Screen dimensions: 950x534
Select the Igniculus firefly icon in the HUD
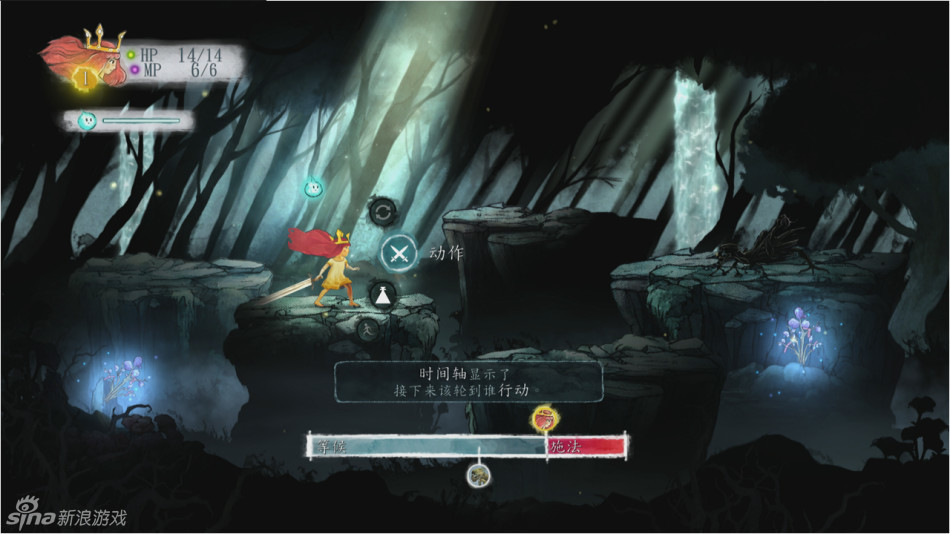tap(87, 121)
